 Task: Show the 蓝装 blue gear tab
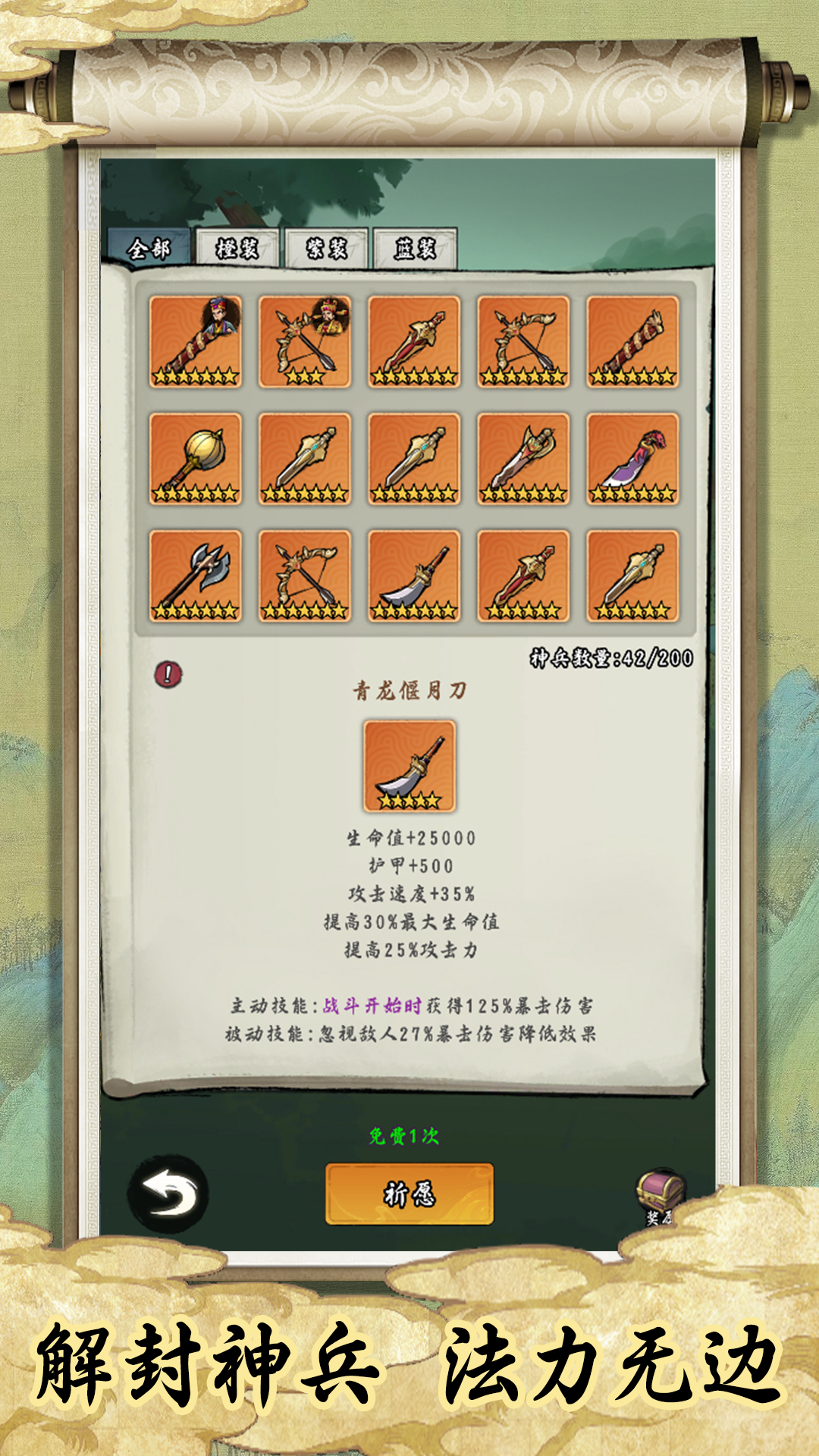(415, 248)
